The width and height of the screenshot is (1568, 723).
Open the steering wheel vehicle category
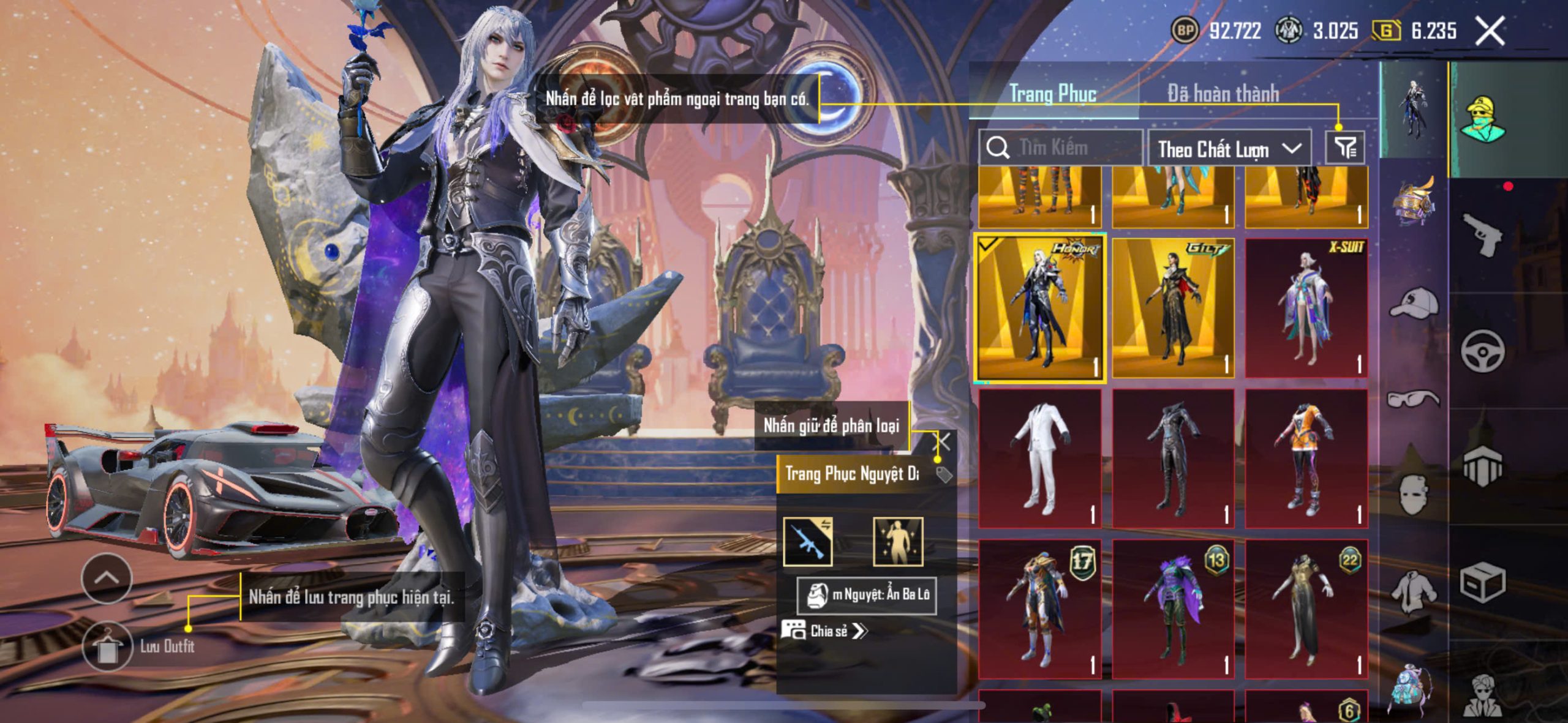[1482, 351]
